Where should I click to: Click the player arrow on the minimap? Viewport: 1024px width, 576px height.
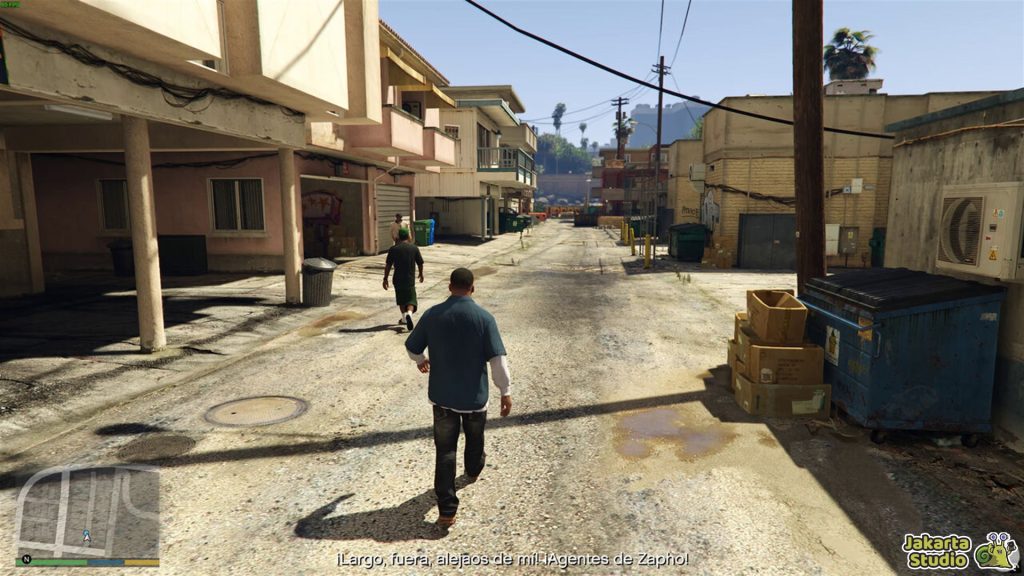(x=87, y=536)
